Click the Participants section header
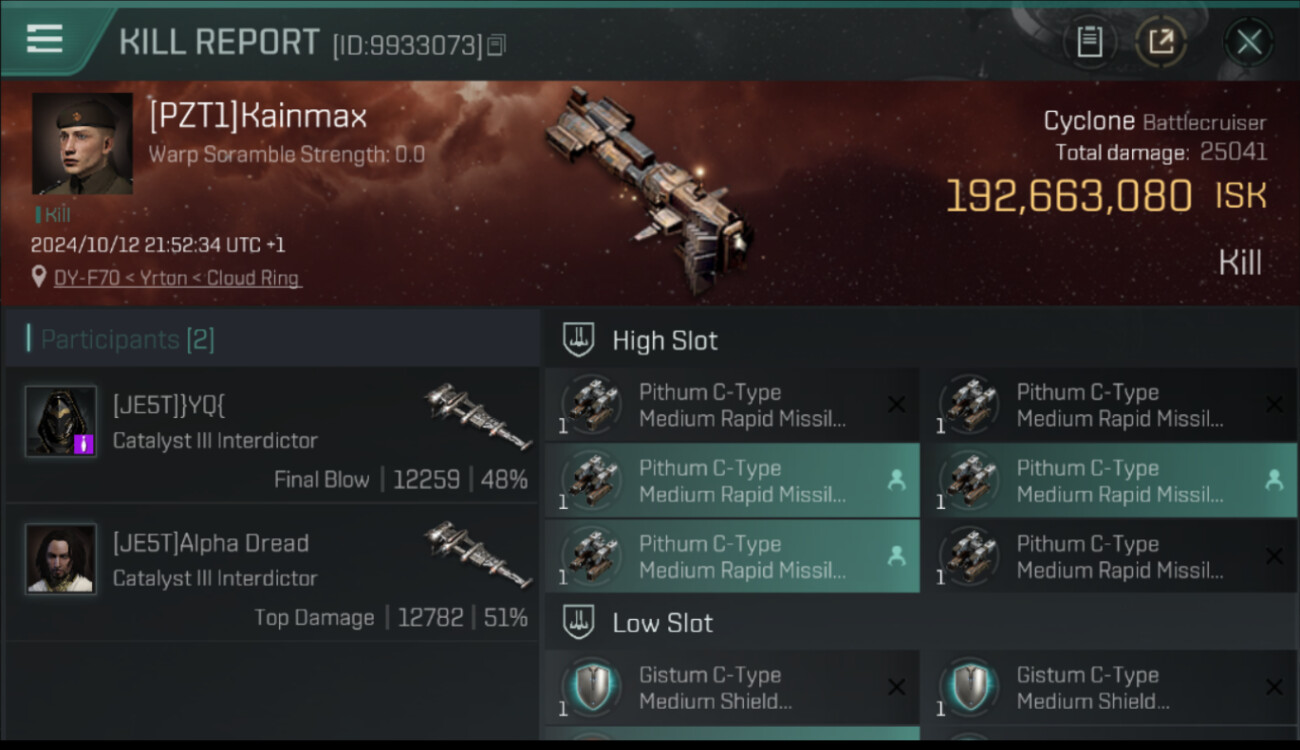This screenshot has width=1300, height=750. tap(127, 339)
